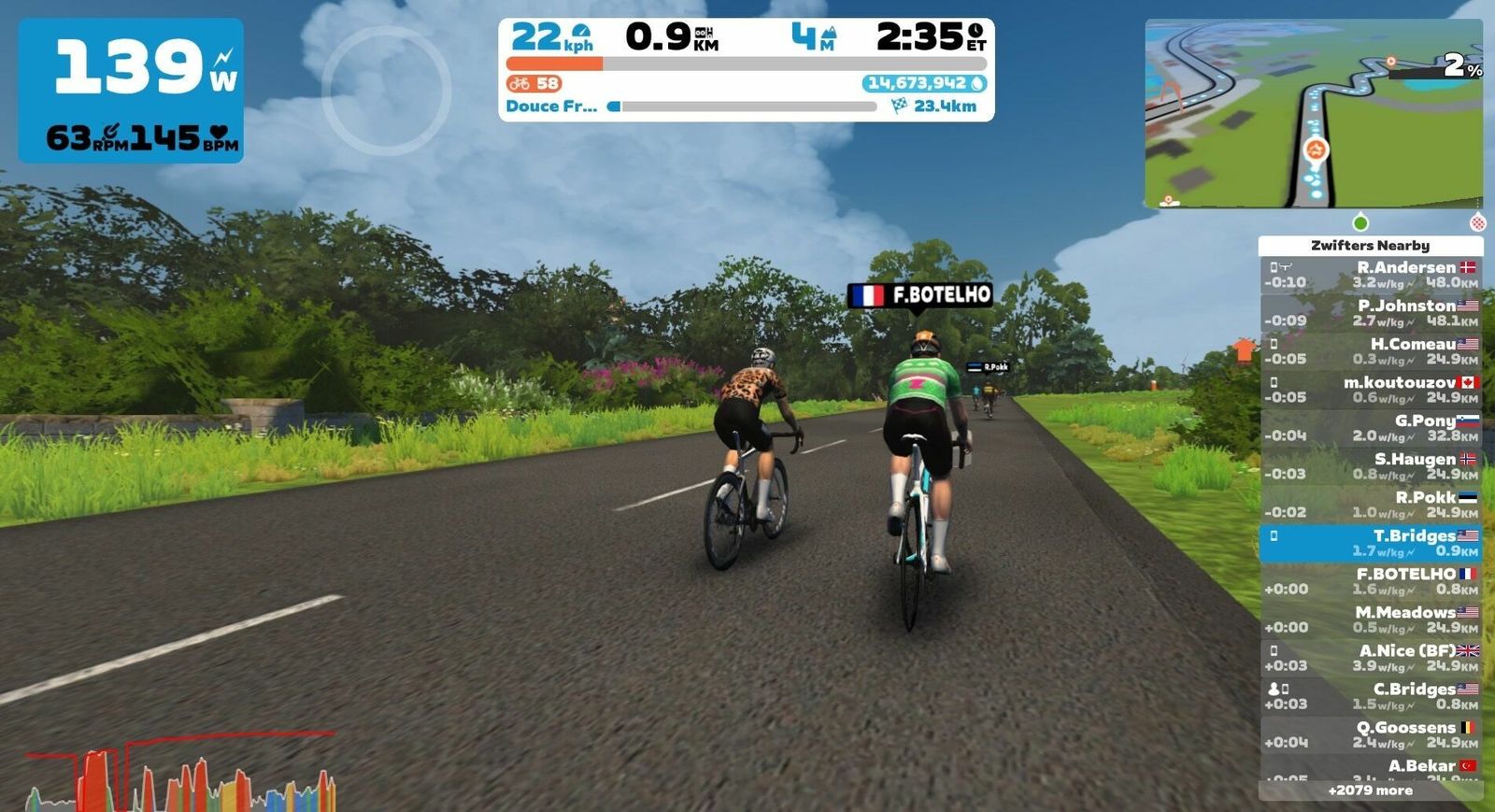
Task: Select m.koutouzov in the Zwifters Nearby list
Action: pyautogui.click(x=1370, y=390)
